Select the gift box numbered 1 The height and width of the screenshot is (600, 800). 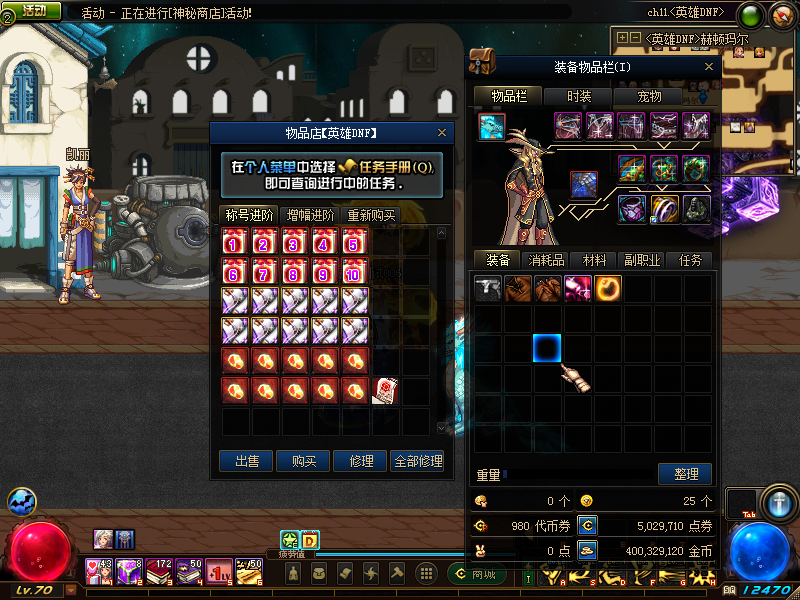235,242
